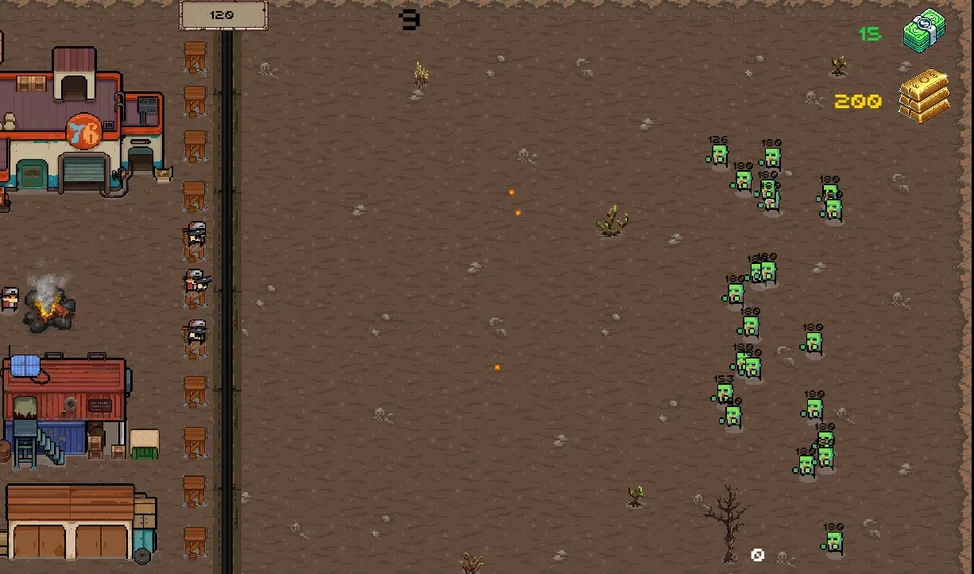974x574 pixels.
Task: Click the green cash stack icon
Action: pyautogui.click(x=924, y=31)
